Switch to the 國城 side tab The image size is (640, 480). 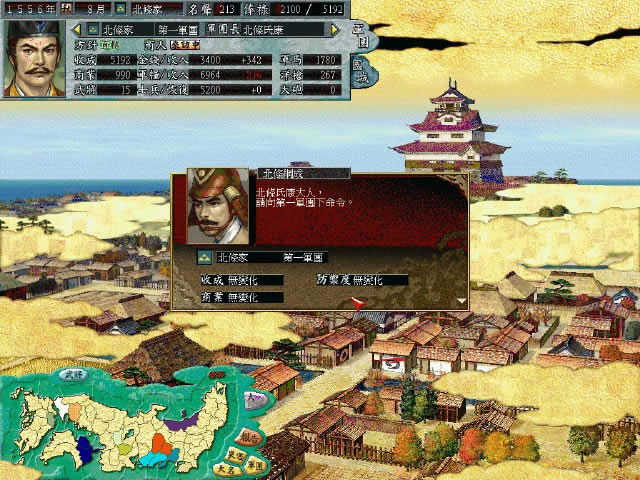361,73
